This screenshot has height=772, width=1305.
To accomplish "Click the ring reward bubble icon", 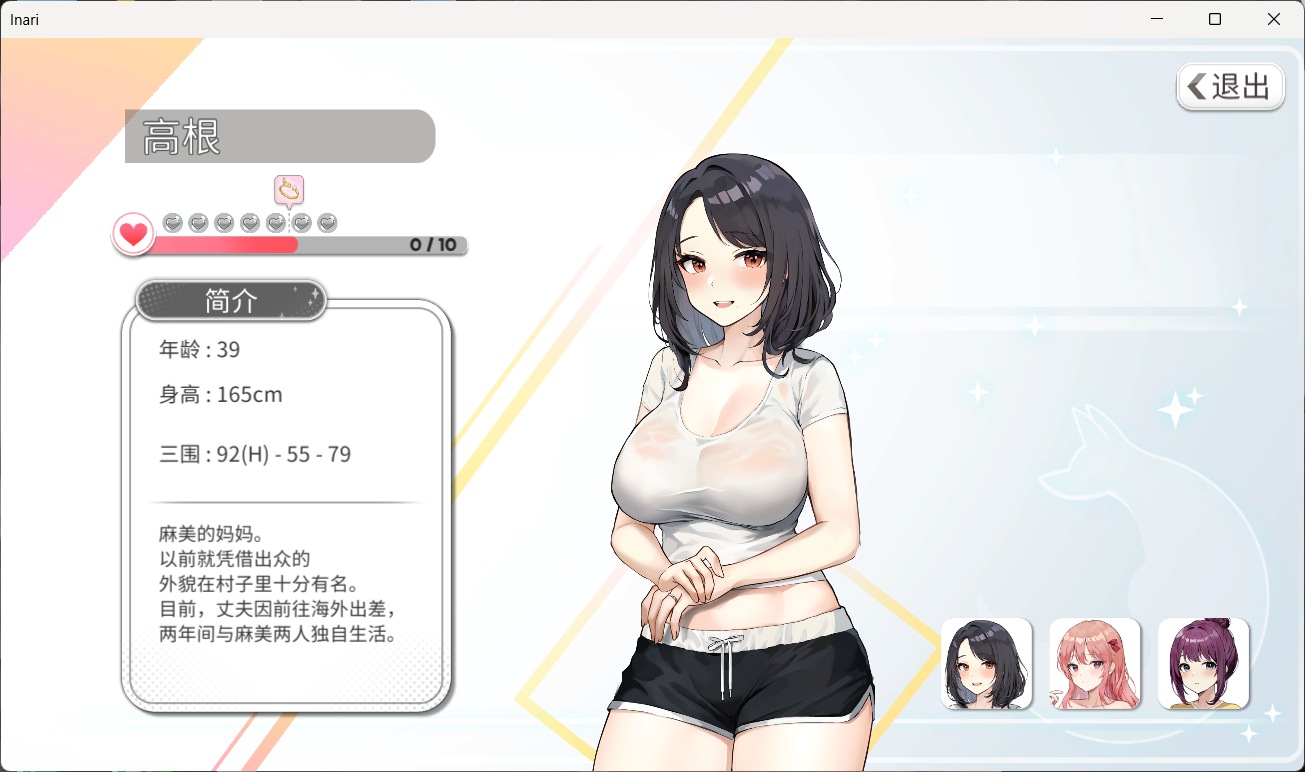I will point(289,190).
